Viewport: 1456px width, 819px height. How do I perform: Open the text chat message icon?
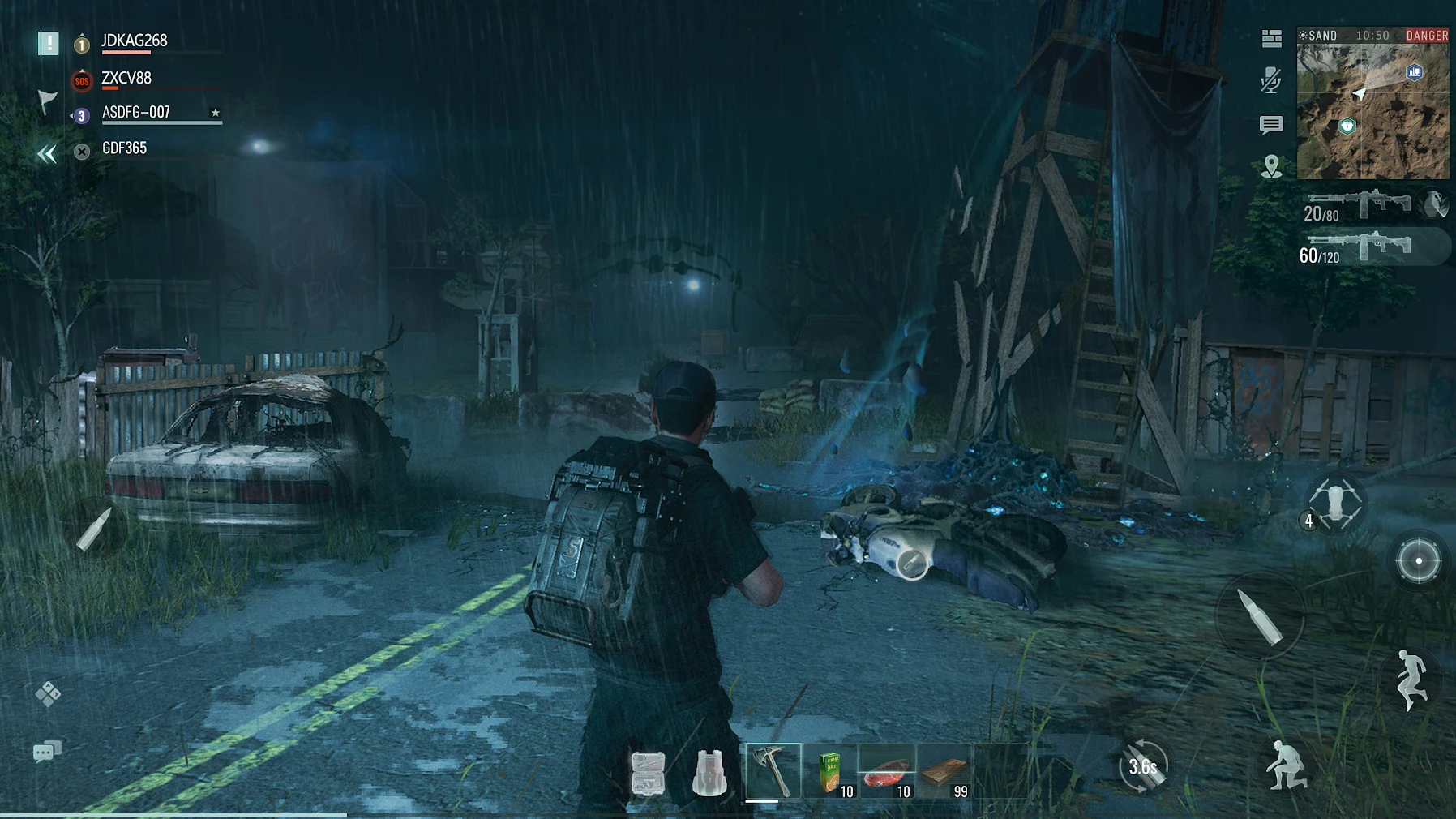pyautogui.click(x=1271, y=125)
